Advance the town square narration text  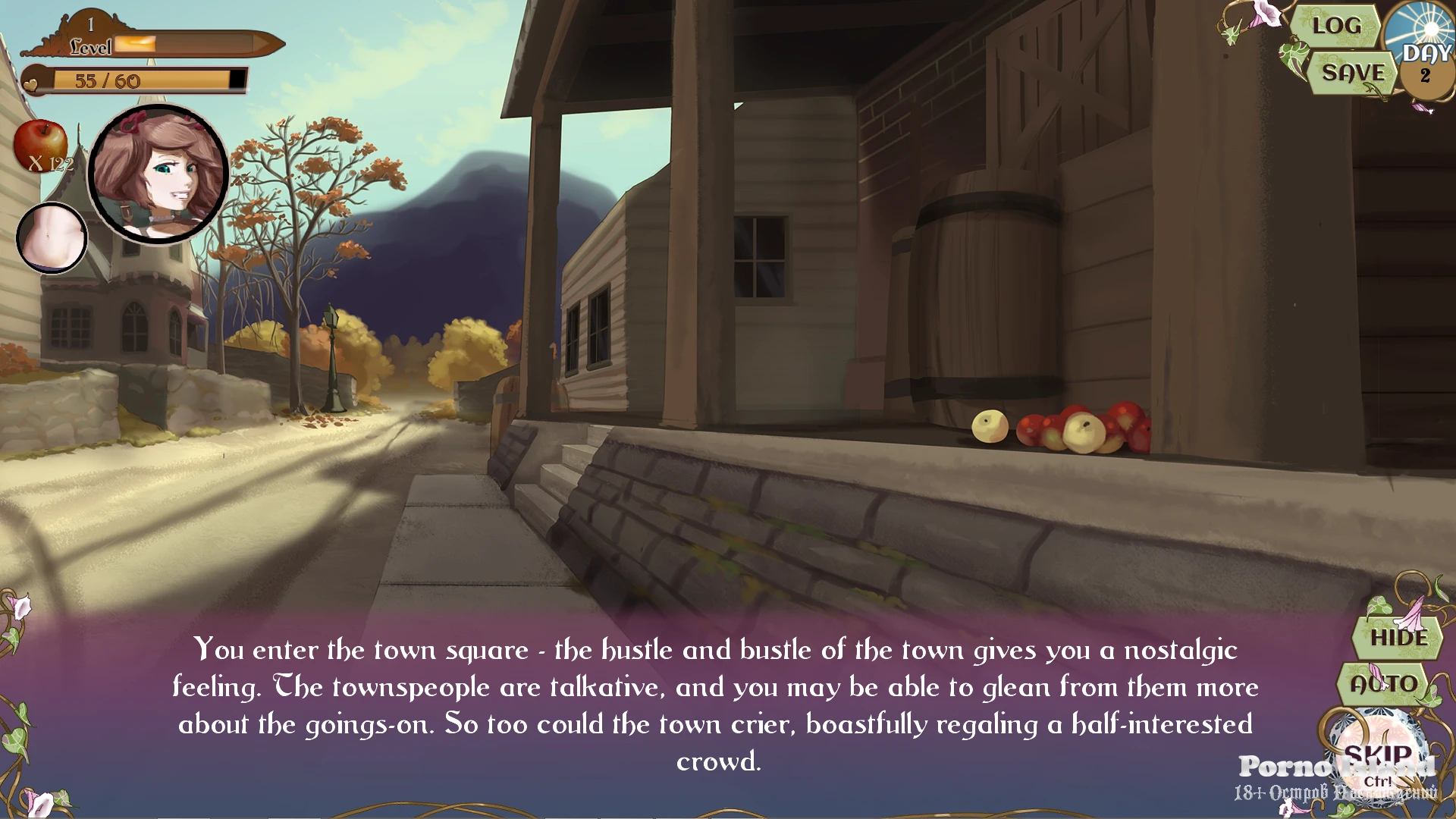click(715, 704)
